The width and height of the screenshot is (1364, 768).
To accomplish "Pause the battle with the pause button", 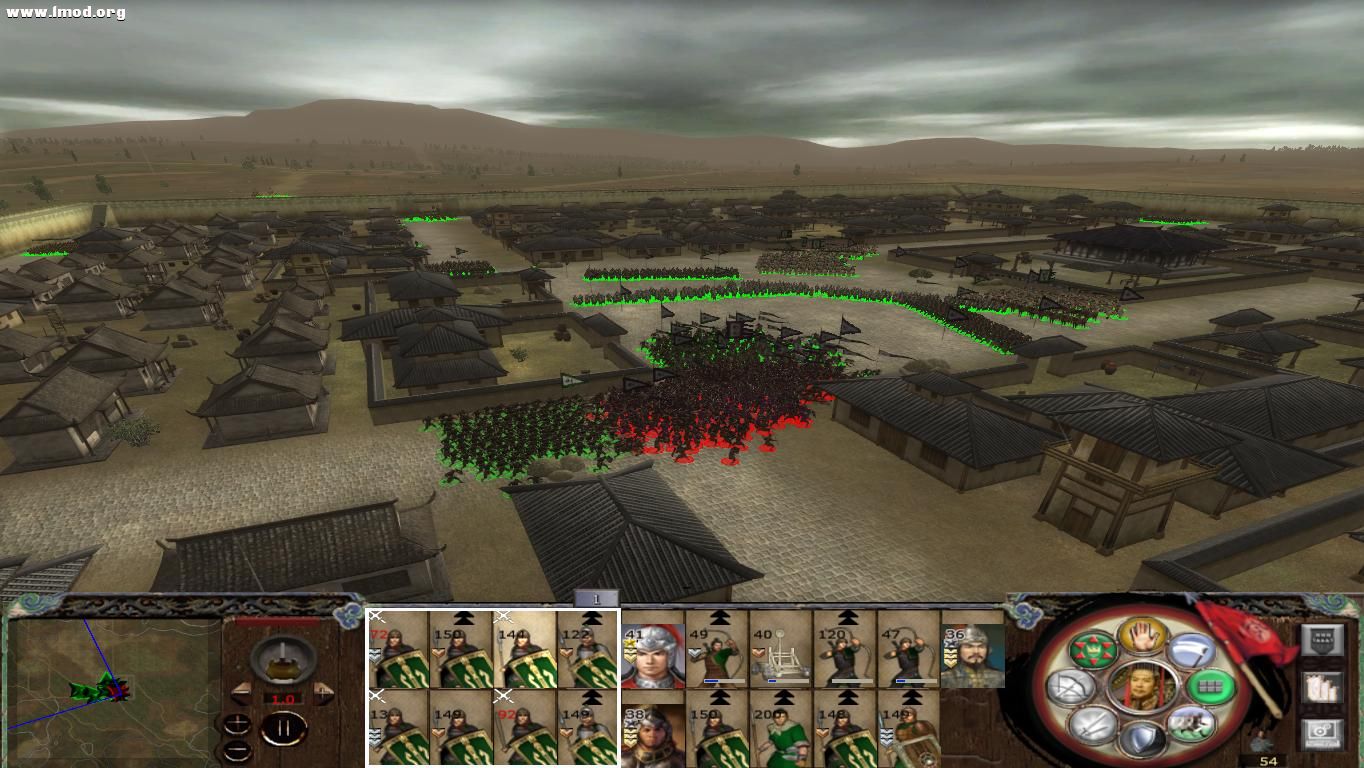I will pyautogui.click(x=285, y=727).
